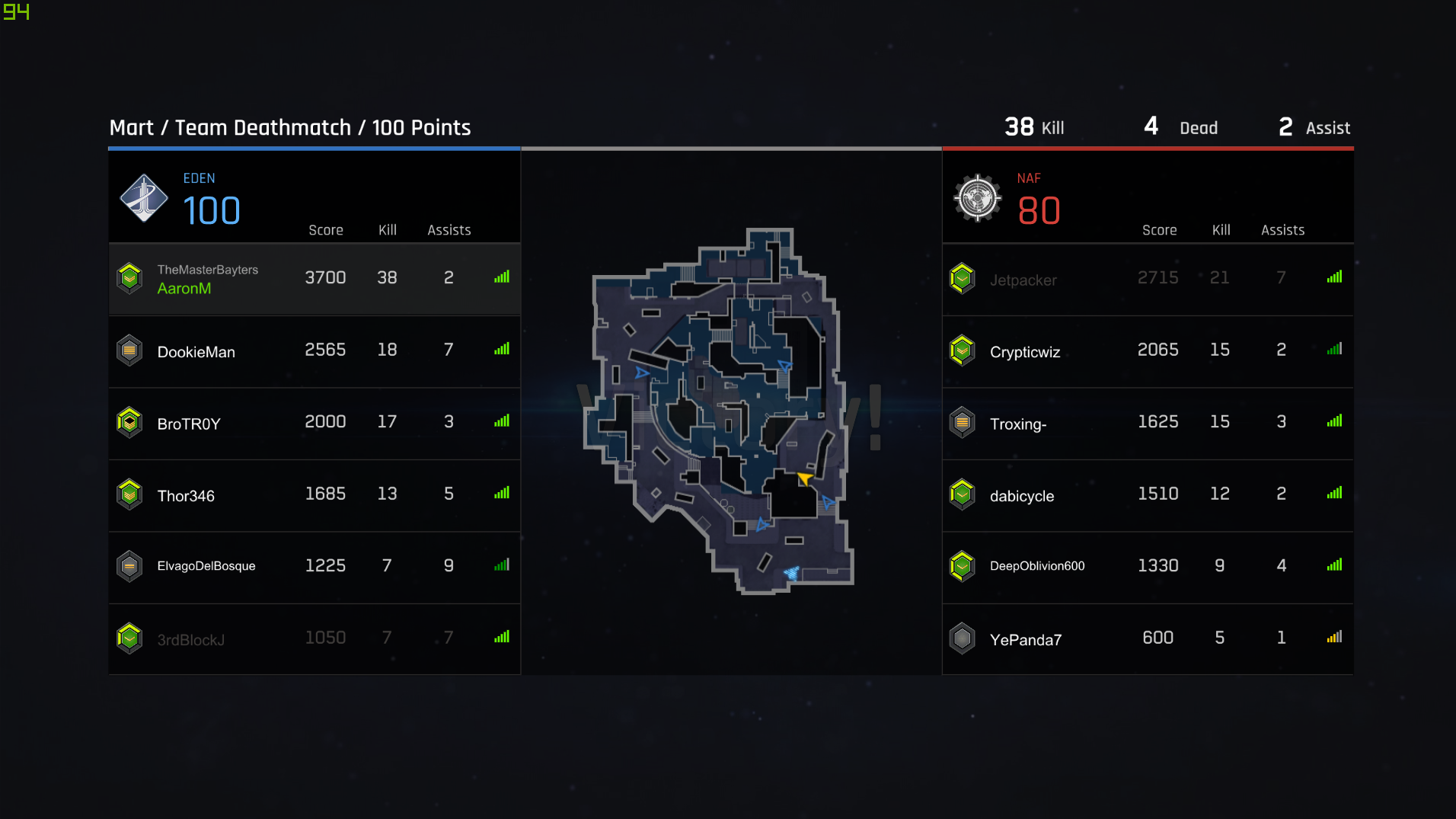Select YePanda7's gray rank emblem
This screenshot has height=819, width=1456.
(x=963, y=638)
